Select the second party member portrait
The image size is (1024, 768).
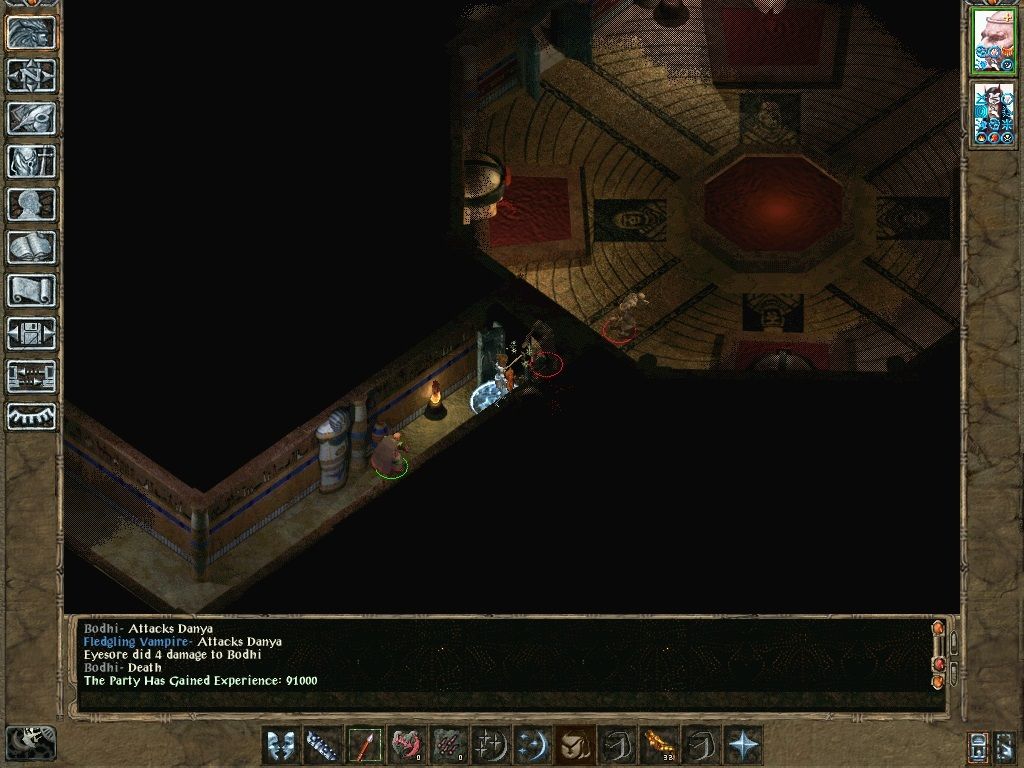[x=993, y=112]
